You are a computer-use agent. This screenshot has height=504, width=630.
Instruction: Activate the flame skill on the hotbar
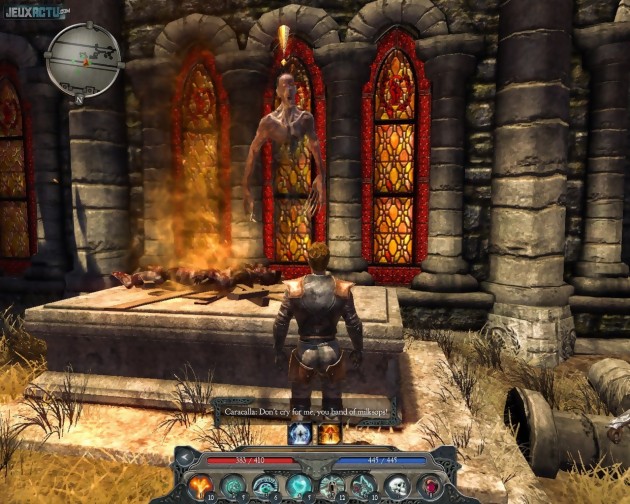coord(201,485)
